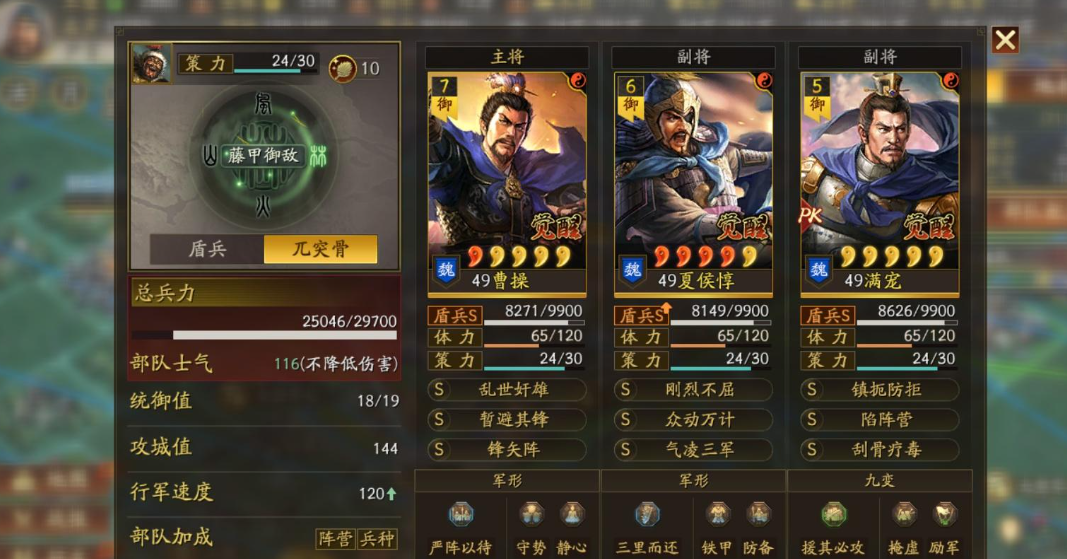Show the 气凌三军 skill
The height and width of the screenshot is (559, 1067).
(x=693, y=450)
